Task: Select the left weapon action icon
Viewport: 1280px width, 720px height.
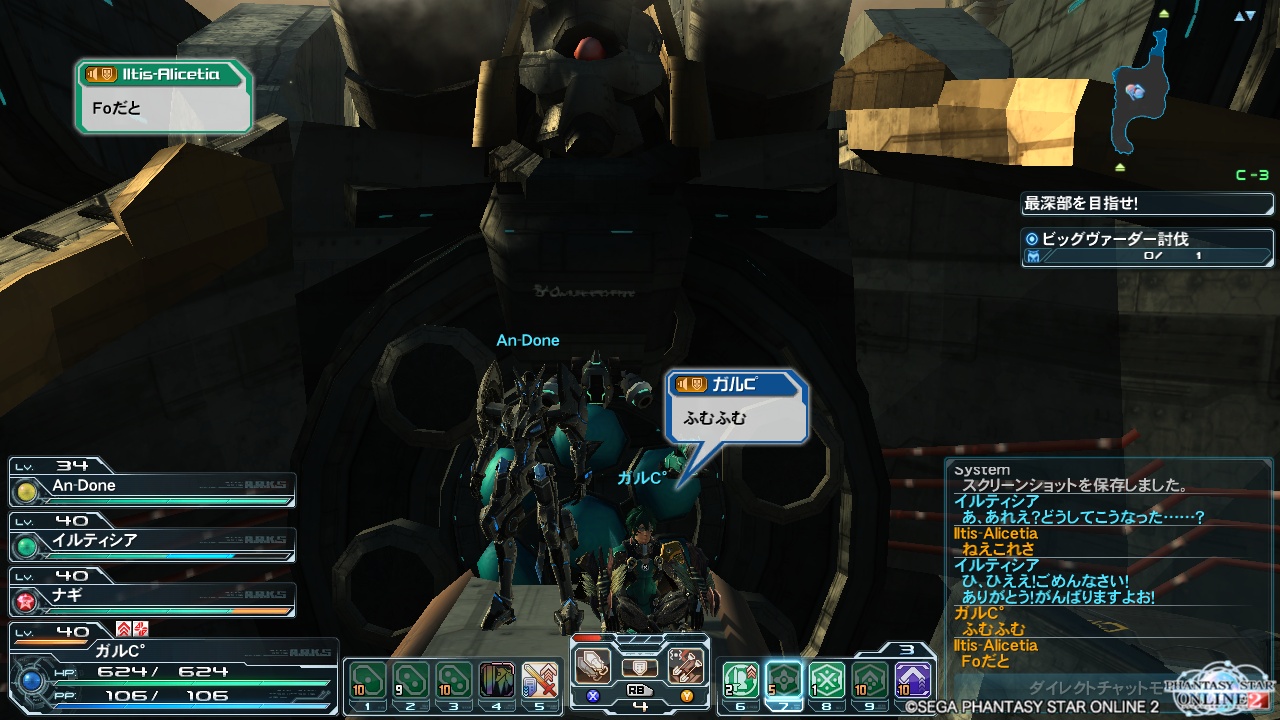Action: pyautogui.click(x=593, y=665)
